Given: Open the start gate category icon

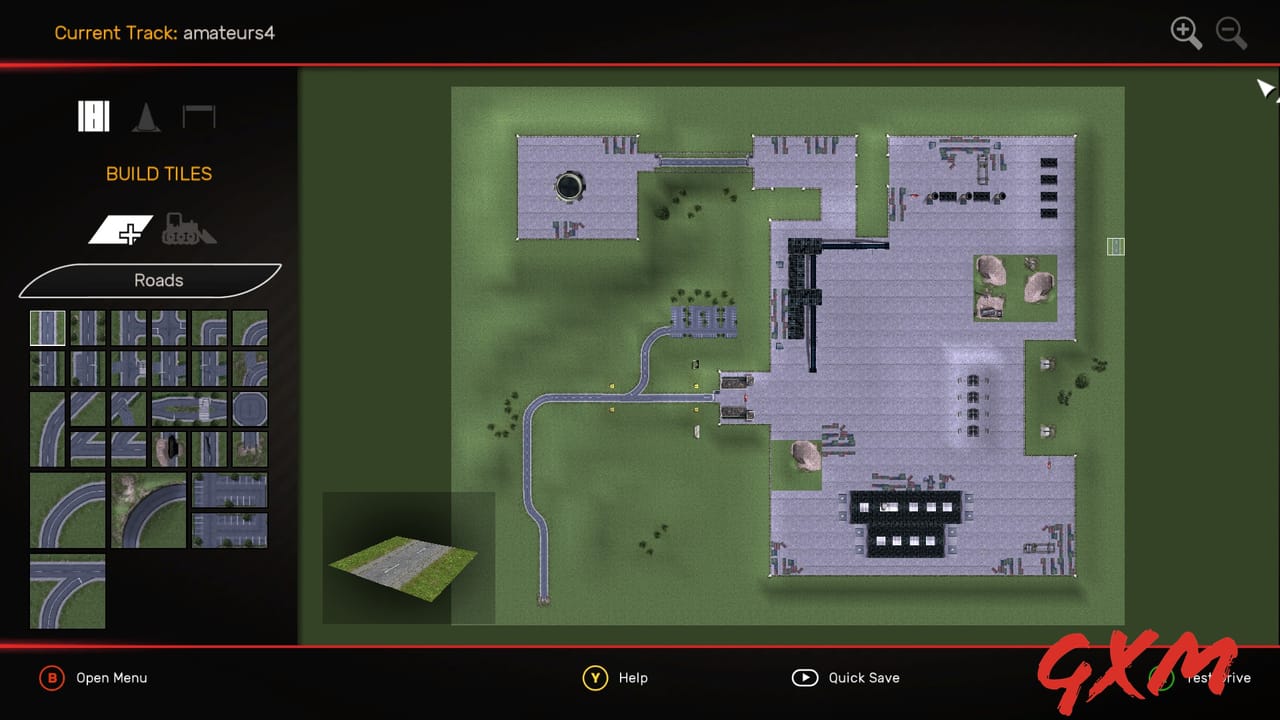Looking at the screenshot, I should 199,115.
